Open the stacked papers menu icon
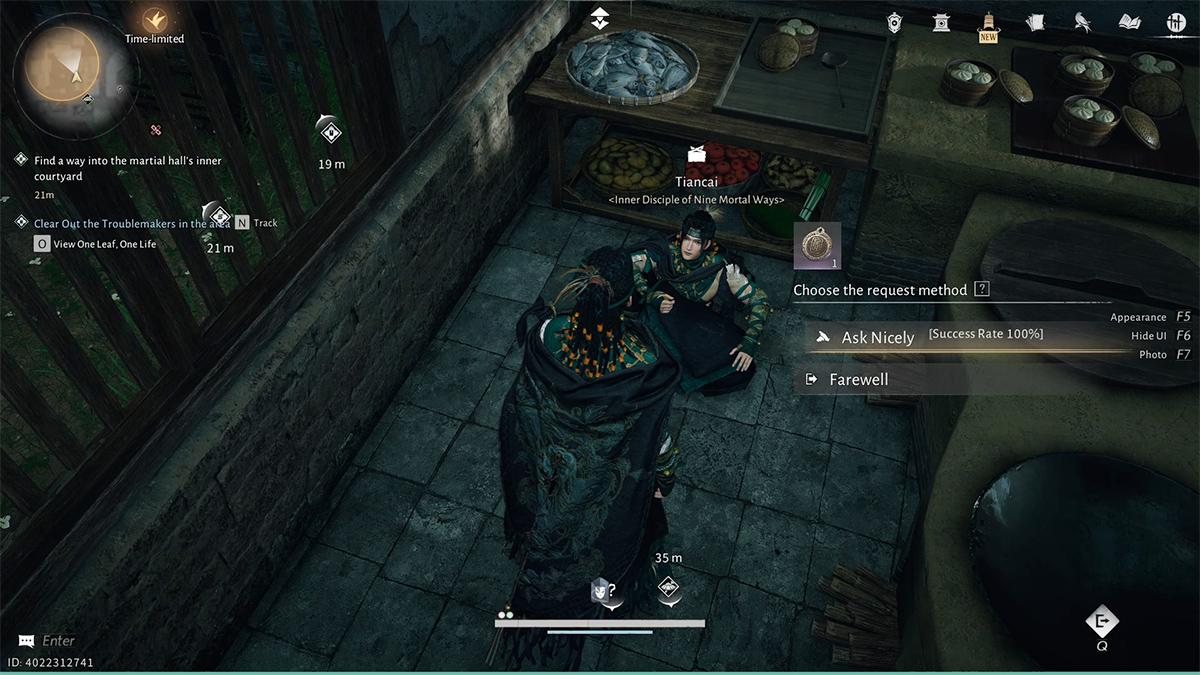 tap(1035, 22)
